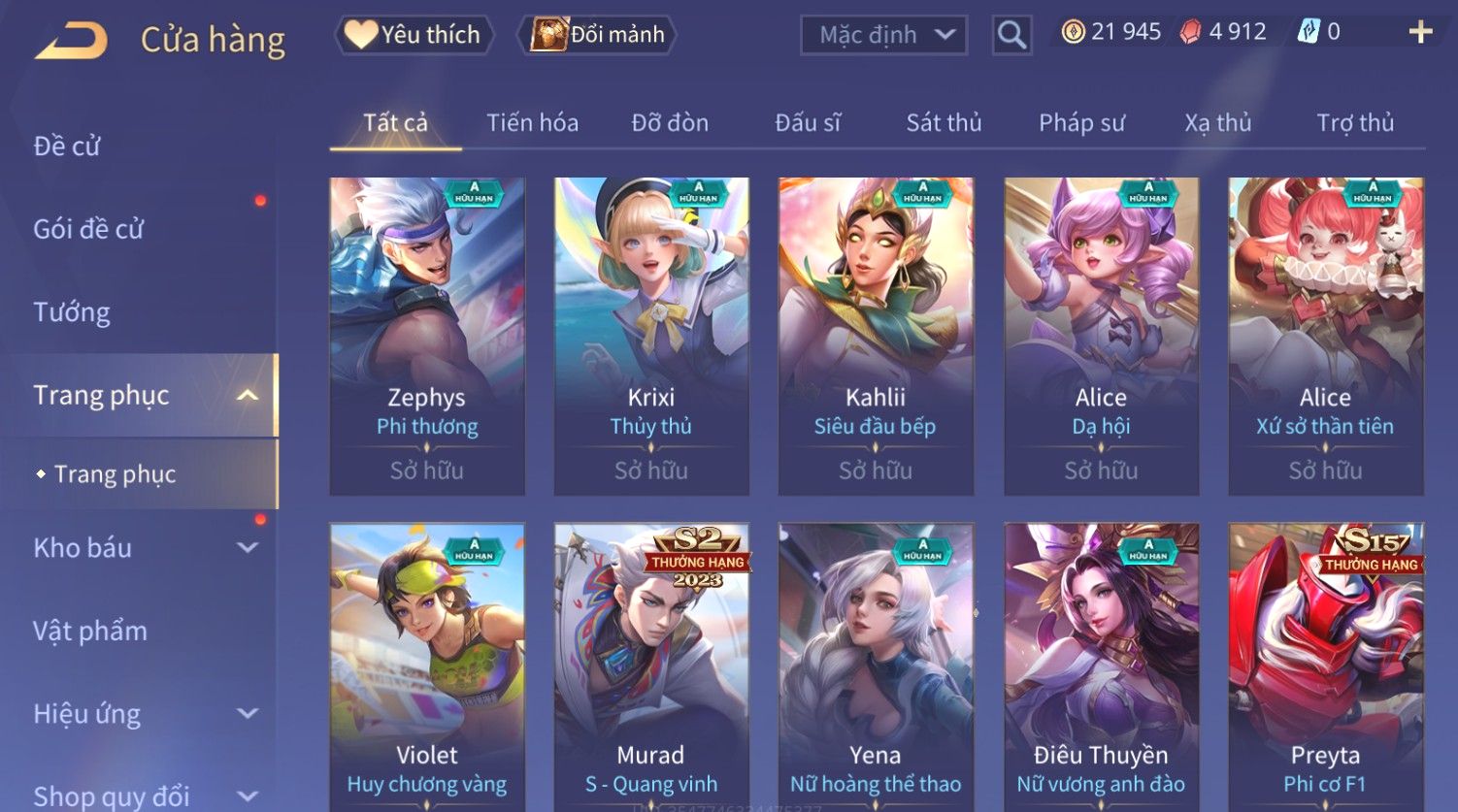1458x812 pixels.
Task: Open the Đề cử shop section
Action: 67,146
